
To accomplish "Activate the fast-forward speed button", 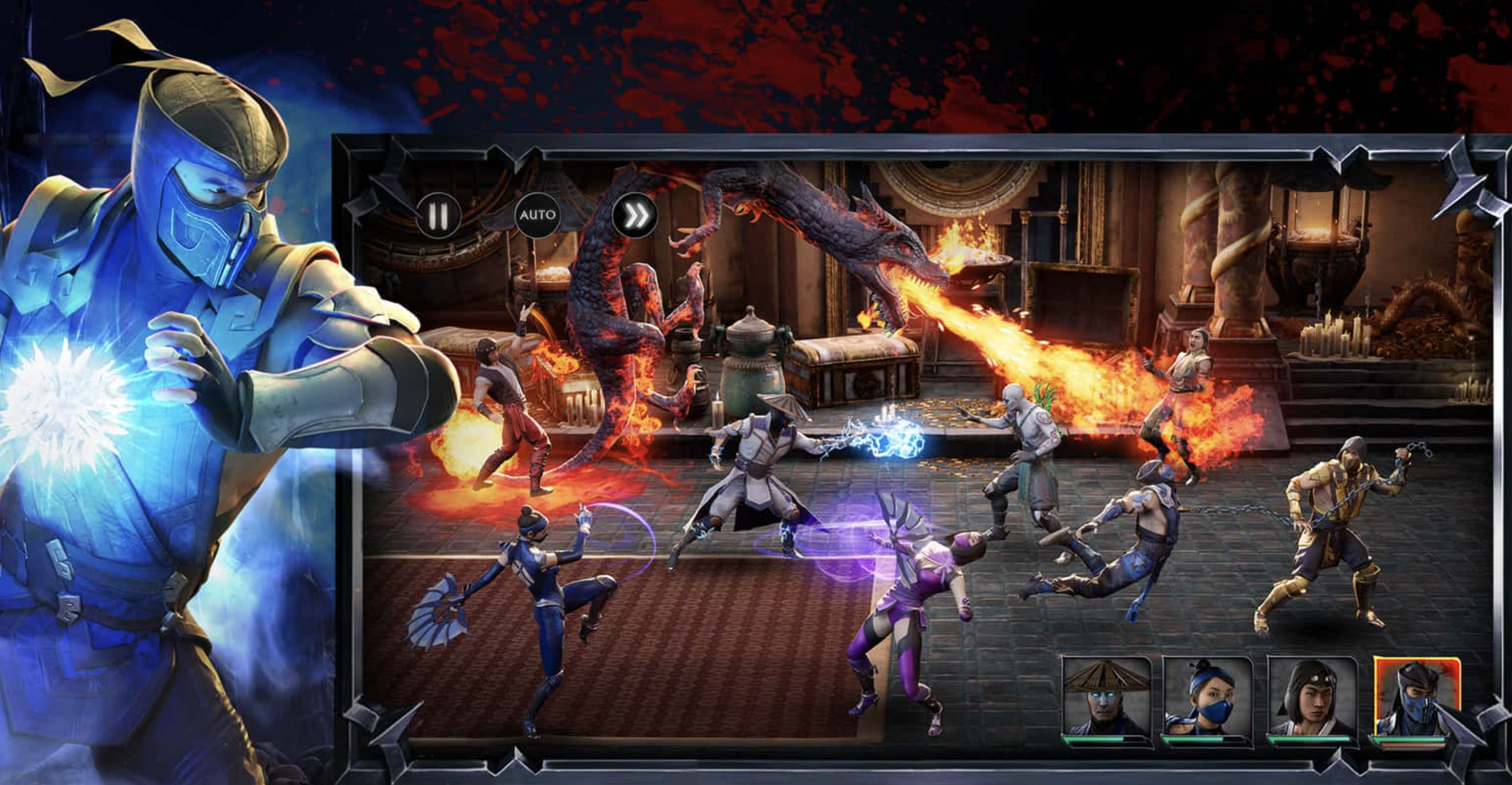I will (x=634, y=216).
